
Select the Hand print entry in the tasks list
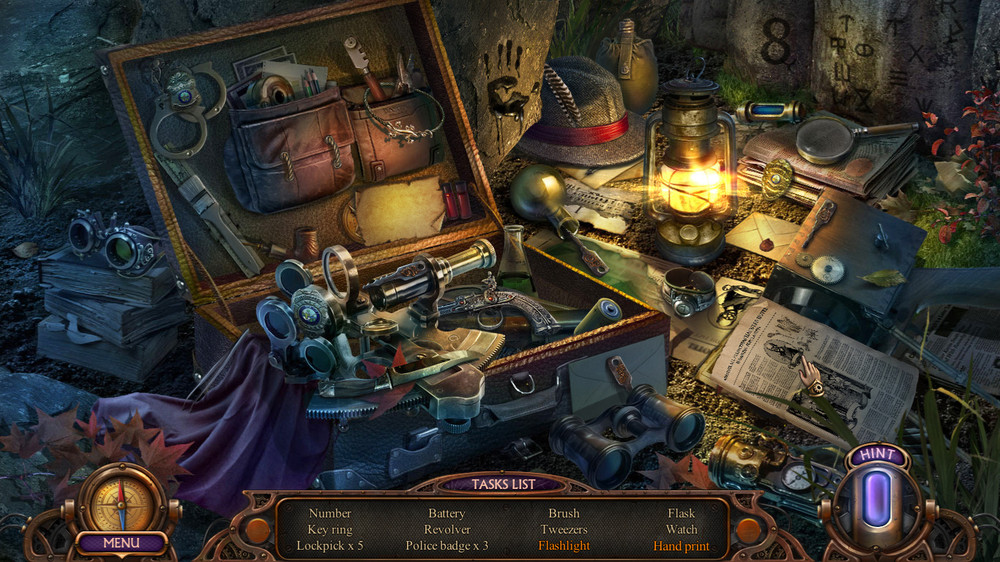tap(681, 546)
